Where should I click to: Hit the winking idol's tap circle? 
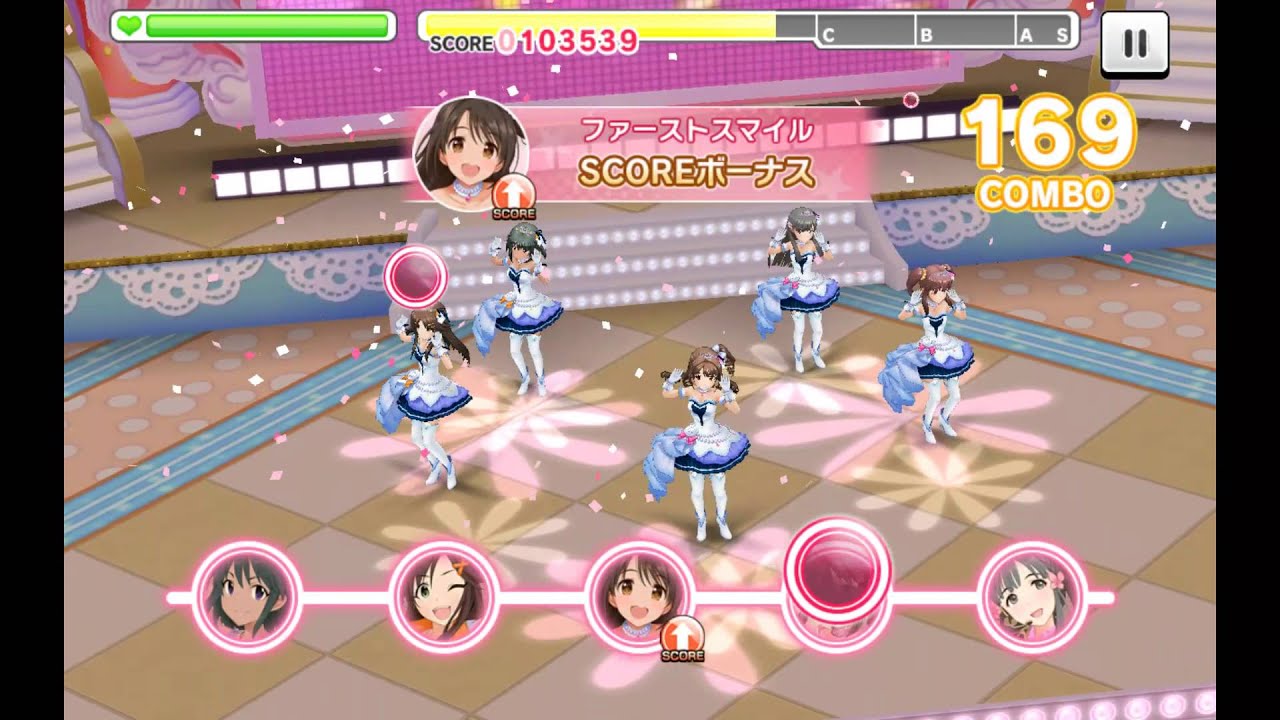point(443,597)
